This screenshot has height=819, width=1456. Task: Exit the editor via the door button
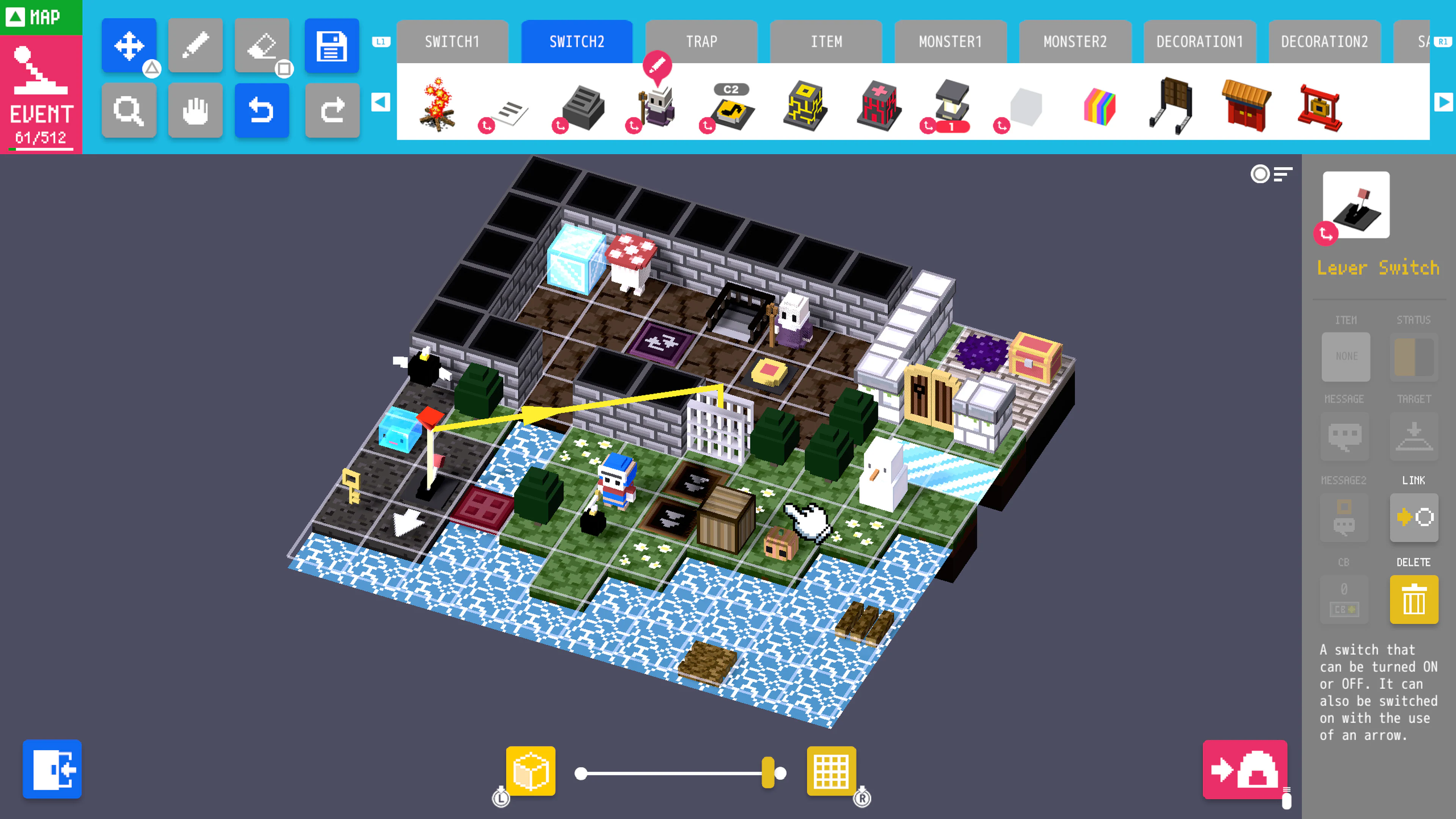pos(53,769)
